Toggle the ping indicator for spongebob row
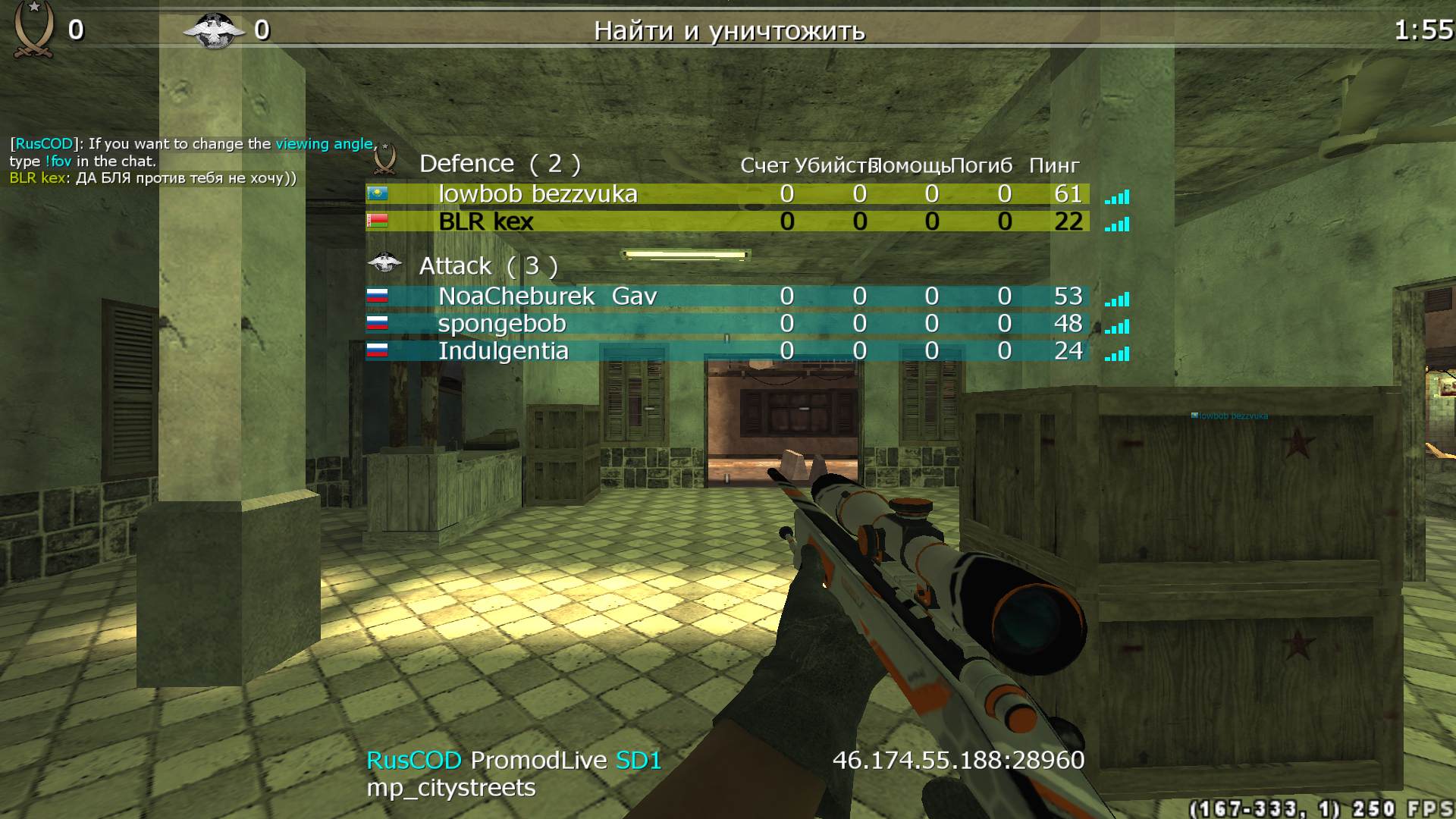This screenshot has height=819, width=1456. point(1116,325)
